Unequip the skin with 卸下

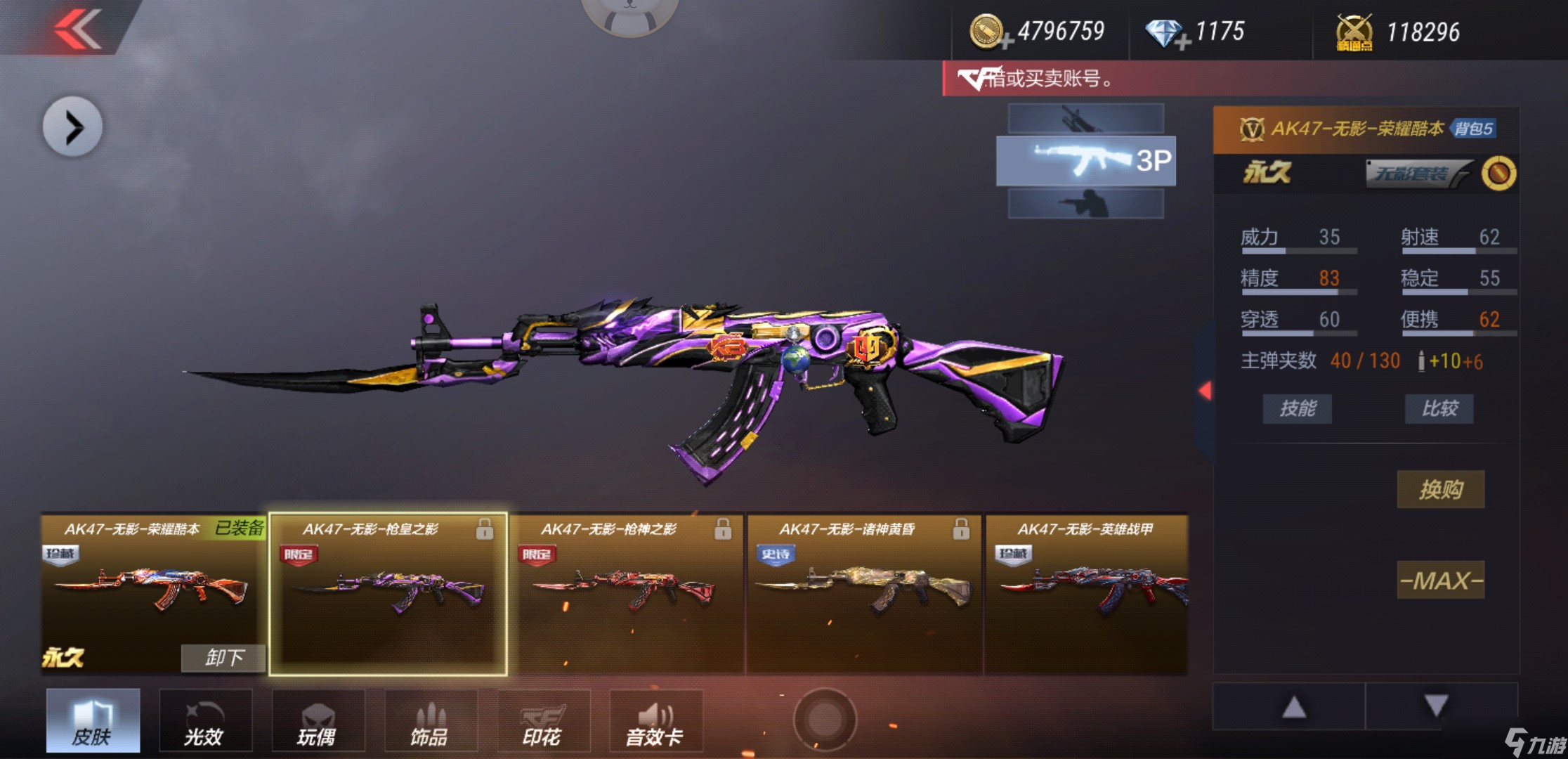pyautogui.click(x=223, y=658)
